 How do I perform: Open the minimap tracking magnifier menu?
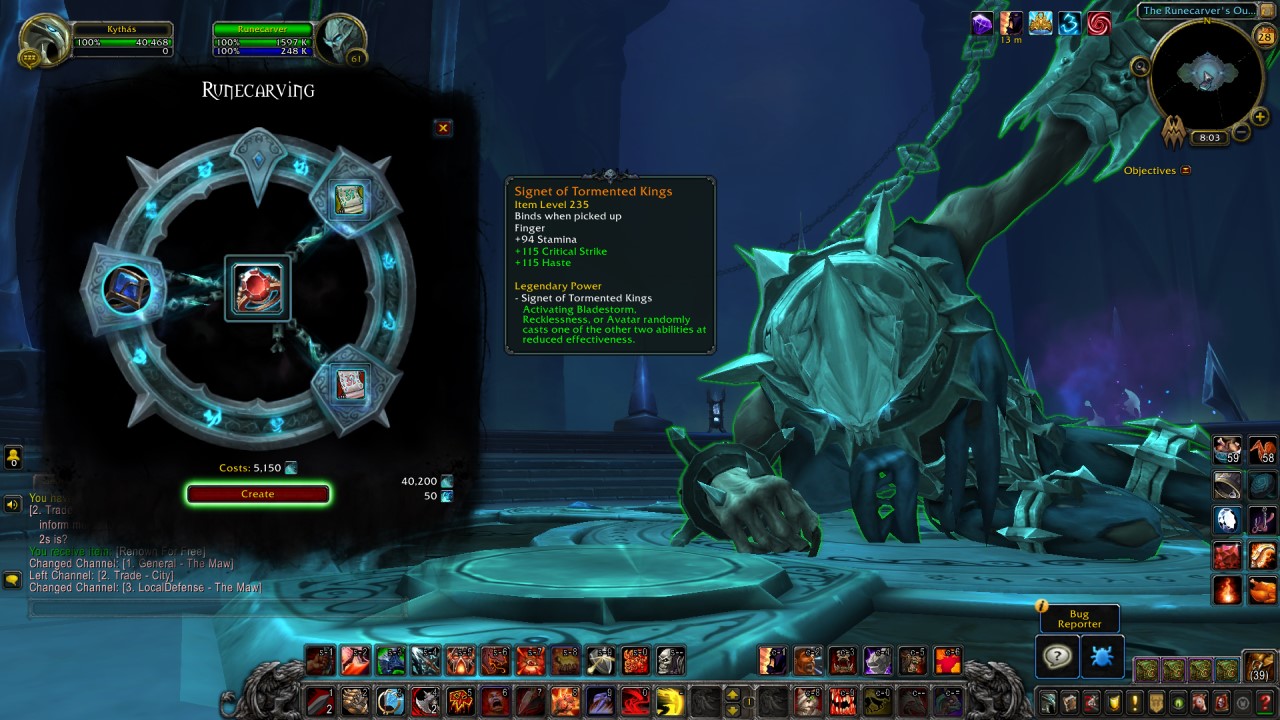click(x=1140, y=66)
